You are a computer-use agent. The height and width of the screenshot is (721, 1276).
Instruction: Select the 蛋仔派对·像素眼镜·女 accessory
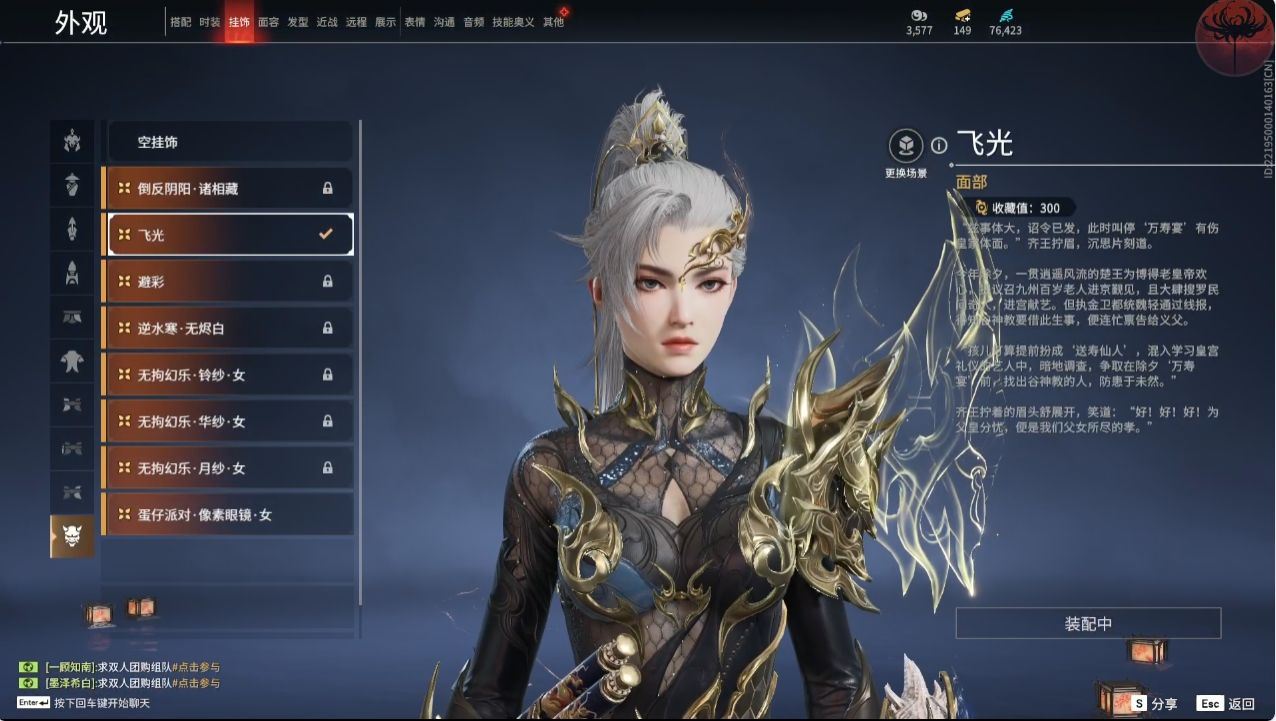click(x=228, y=515)
